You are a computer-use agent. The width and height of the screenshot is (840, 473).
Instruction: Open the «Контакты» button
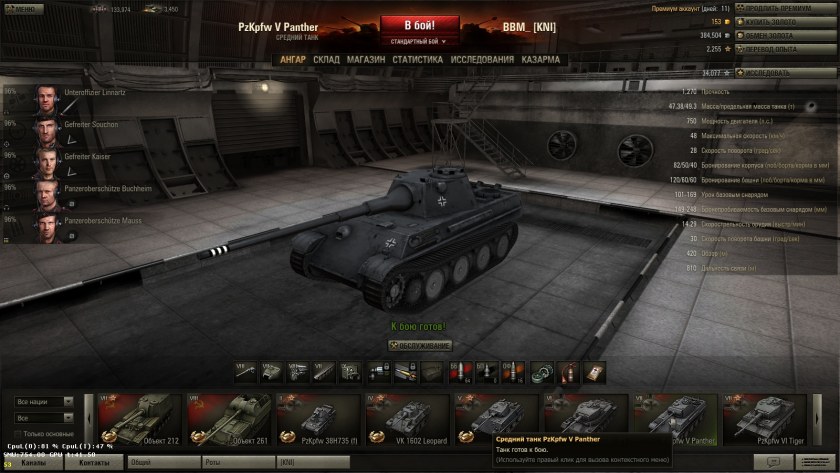tap(95, 463)
